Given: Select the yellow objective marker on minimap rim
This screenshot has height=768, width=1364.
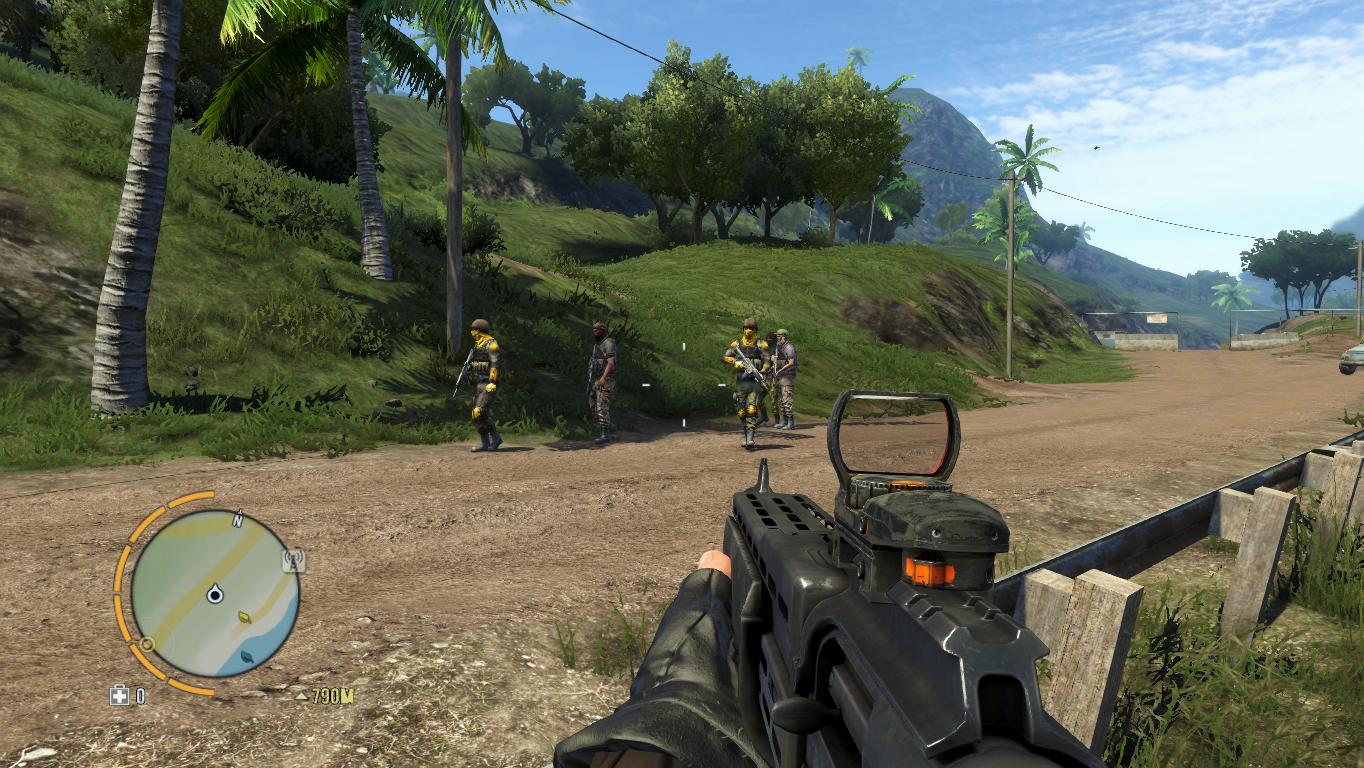Looking at the screenshot, I should (147, 644).
